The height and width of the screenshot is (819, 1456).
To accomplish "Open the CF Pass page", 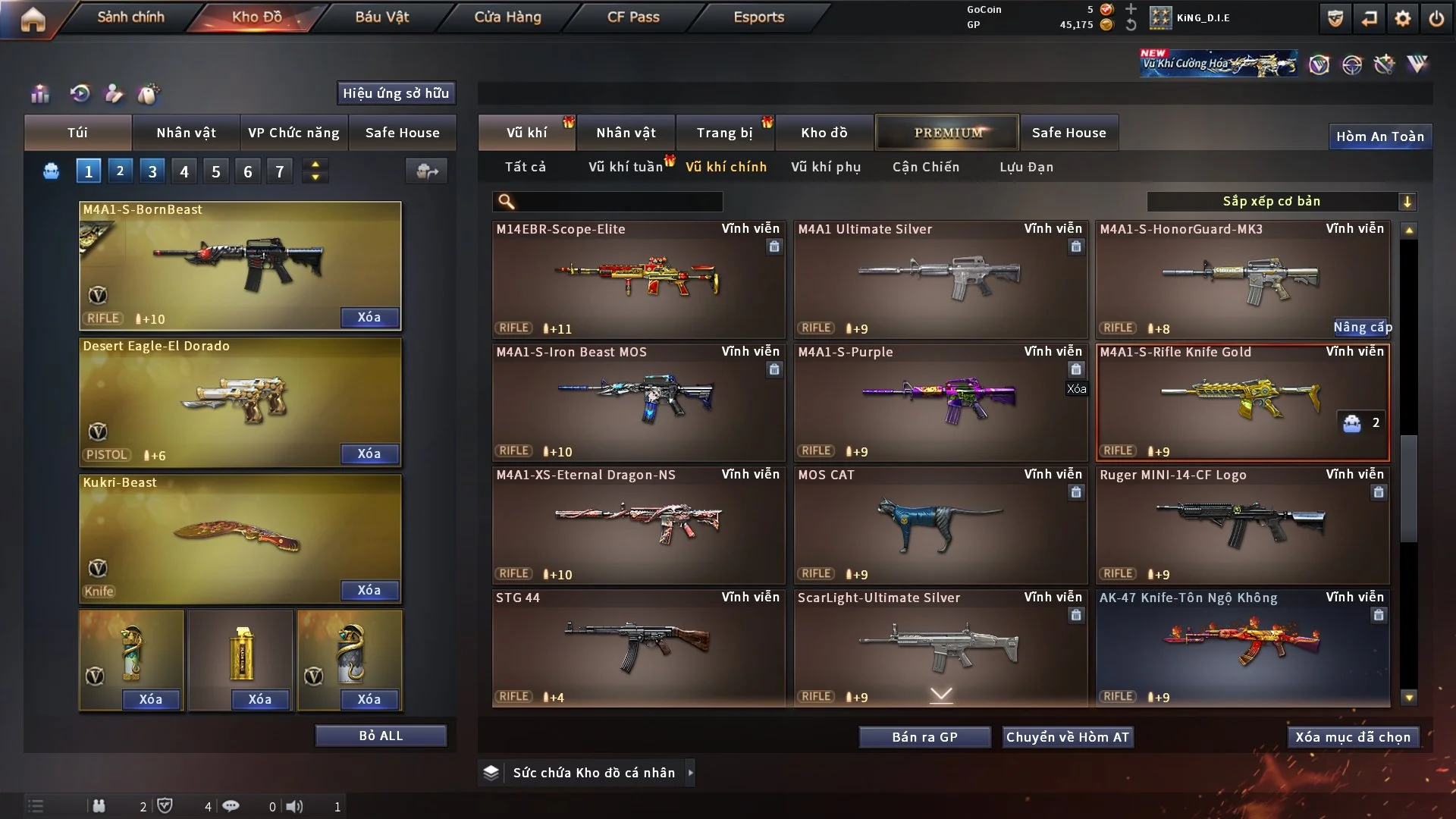I will (633, 17).
